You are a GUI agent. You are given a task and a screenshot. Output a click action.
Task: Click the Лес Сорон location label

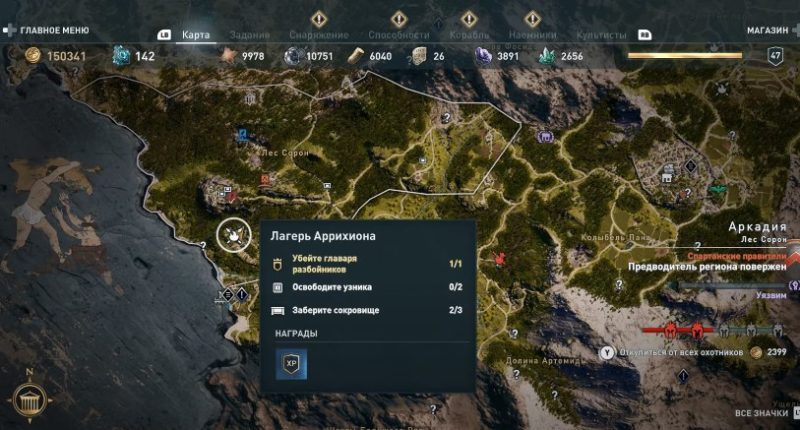pos(283,152)
